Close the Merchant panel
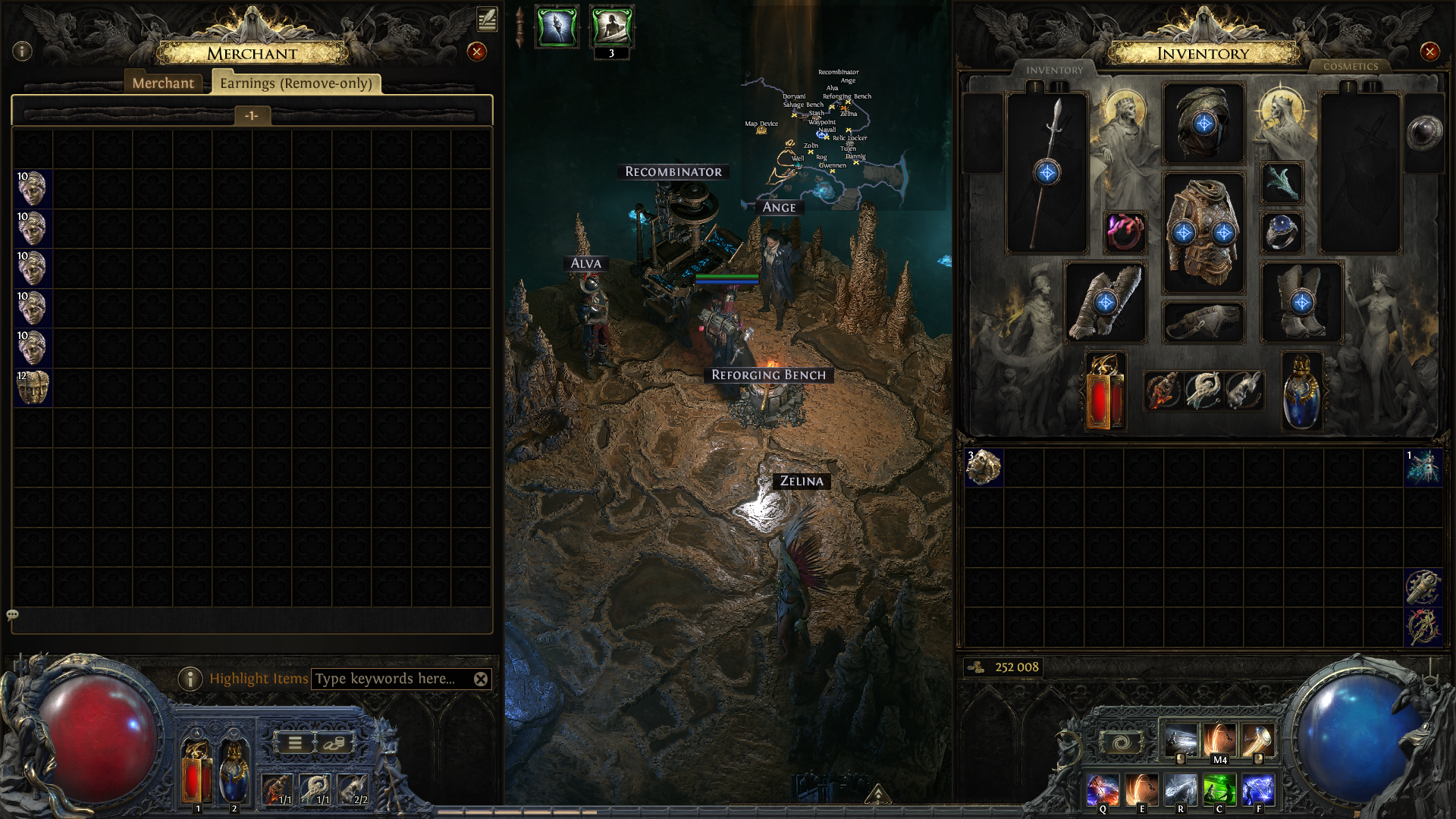The image size is (1456, 819). click(x=476, y=52)
